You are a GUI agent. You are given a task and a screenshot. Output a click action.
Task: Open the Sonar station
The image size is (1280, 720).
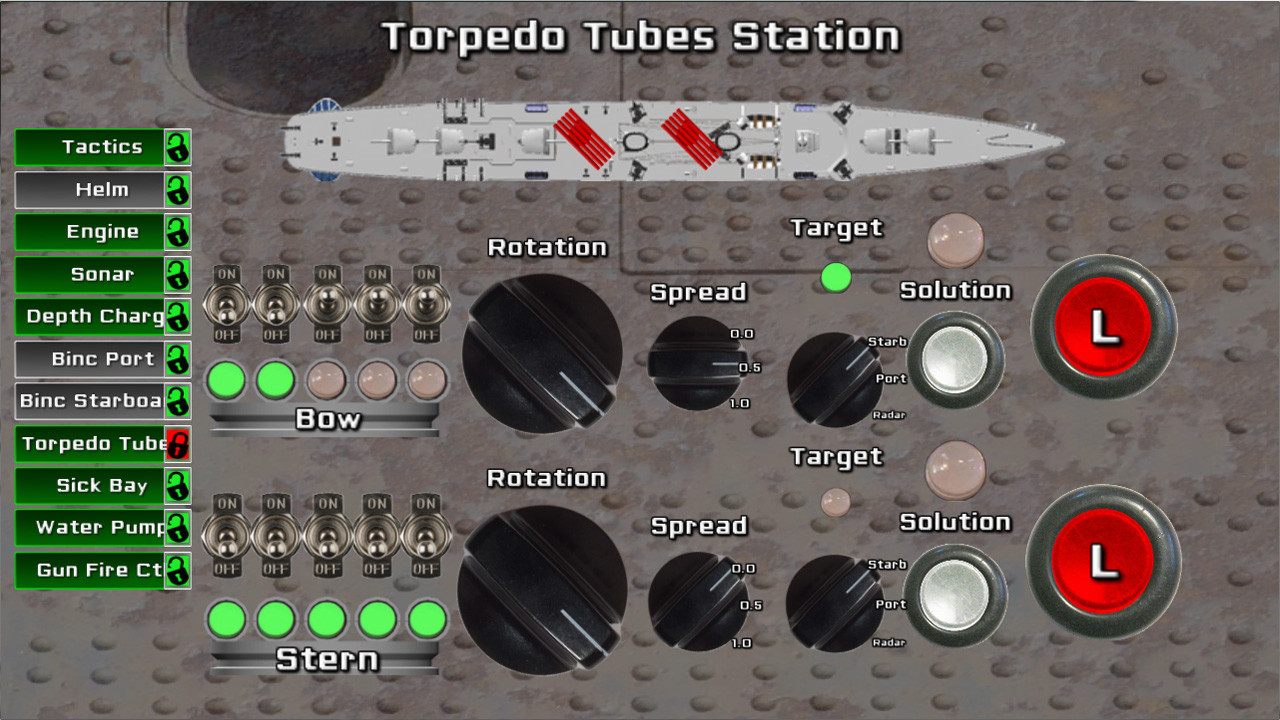click(x=90, y=274)
